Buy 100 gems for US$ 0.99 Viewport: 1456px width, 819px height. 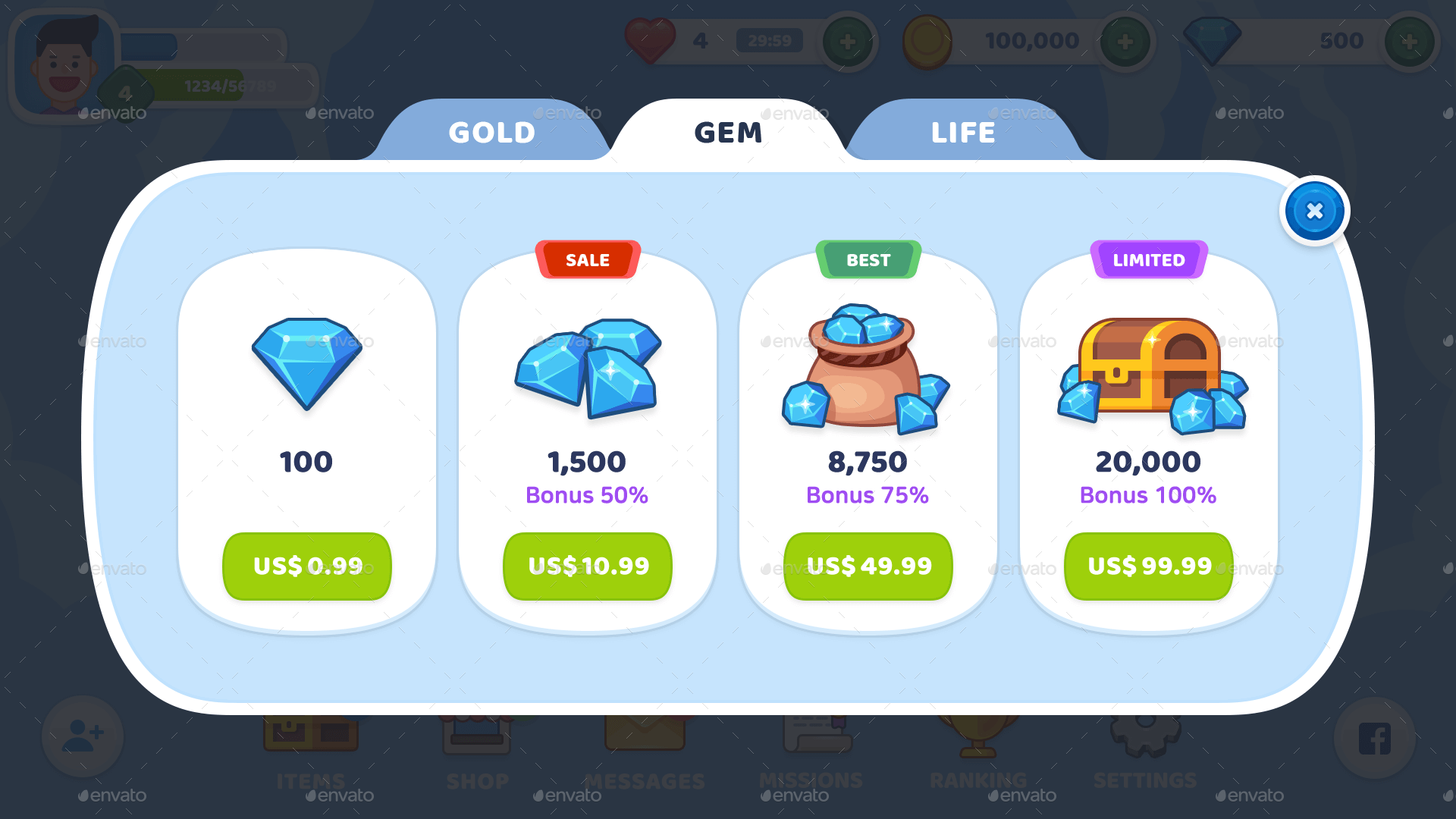click(x=306, y=566)
